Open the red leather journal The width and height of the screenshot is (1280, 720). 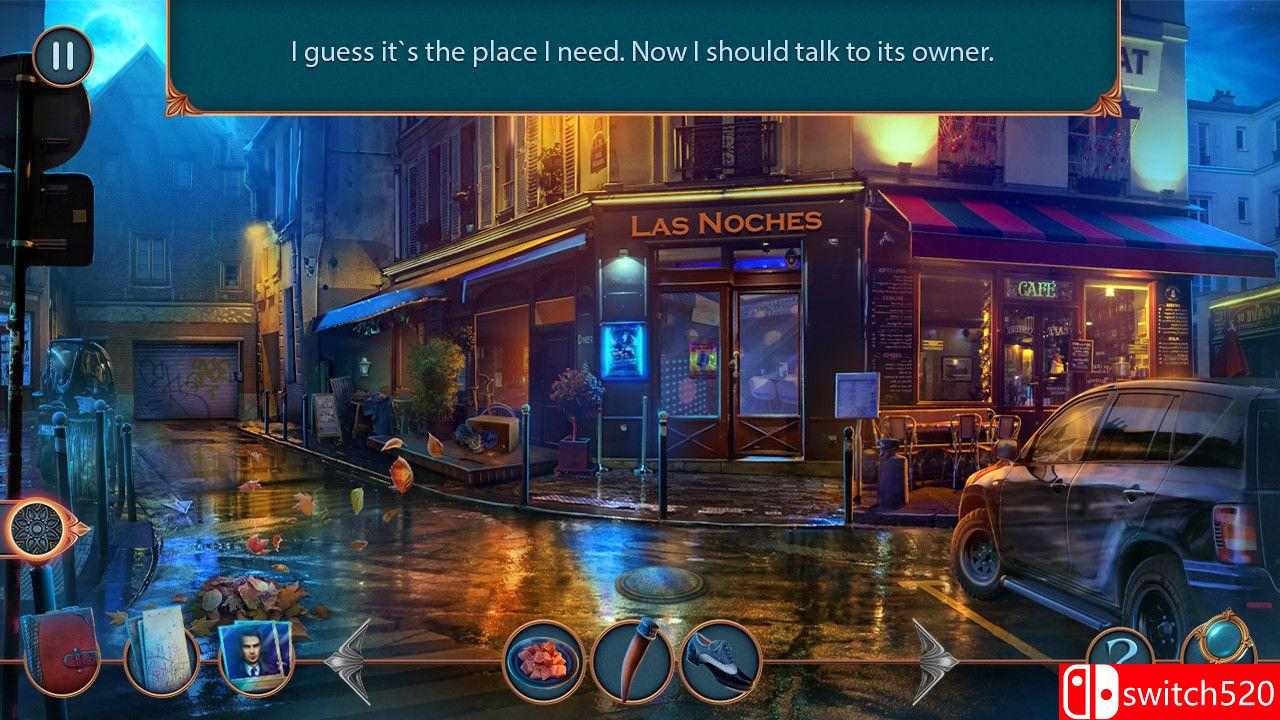59,651
